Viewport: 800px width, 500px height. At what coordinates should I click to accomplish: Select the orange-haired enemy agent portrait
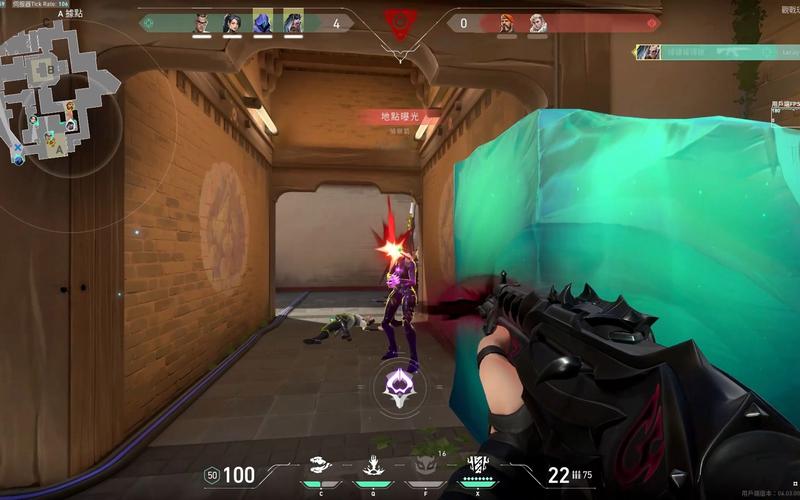pos(508,22)
